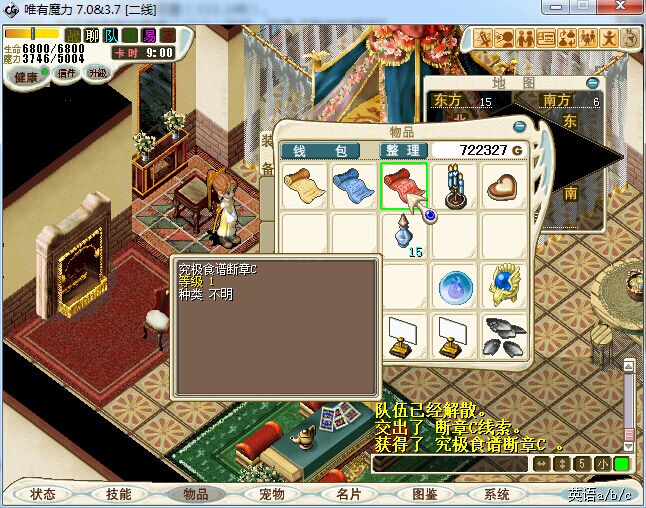Open the 图鉴 album menu

(424, 494)
